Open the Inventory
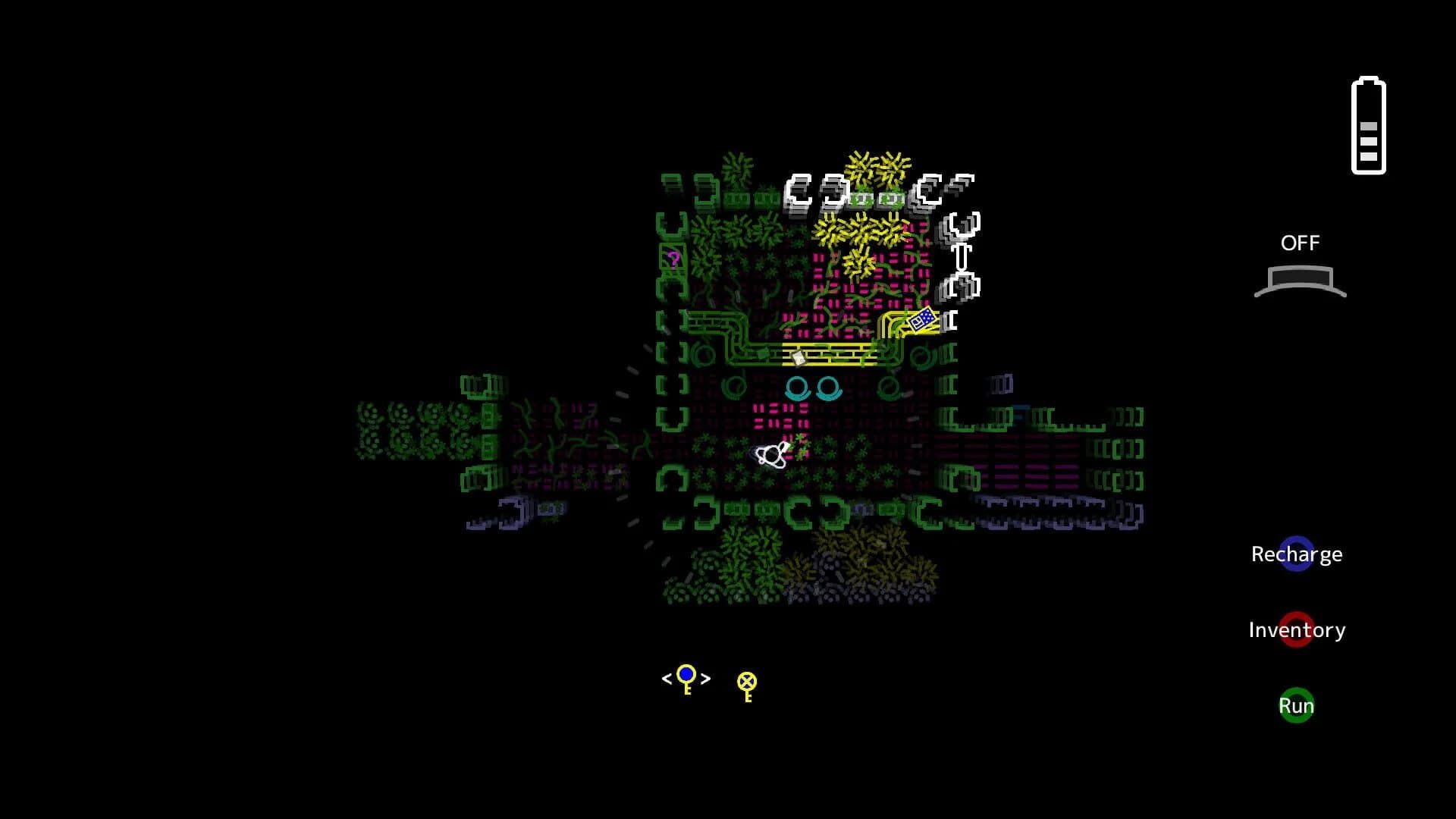This screenshot has width=1456, height=819. (1297, 629)
